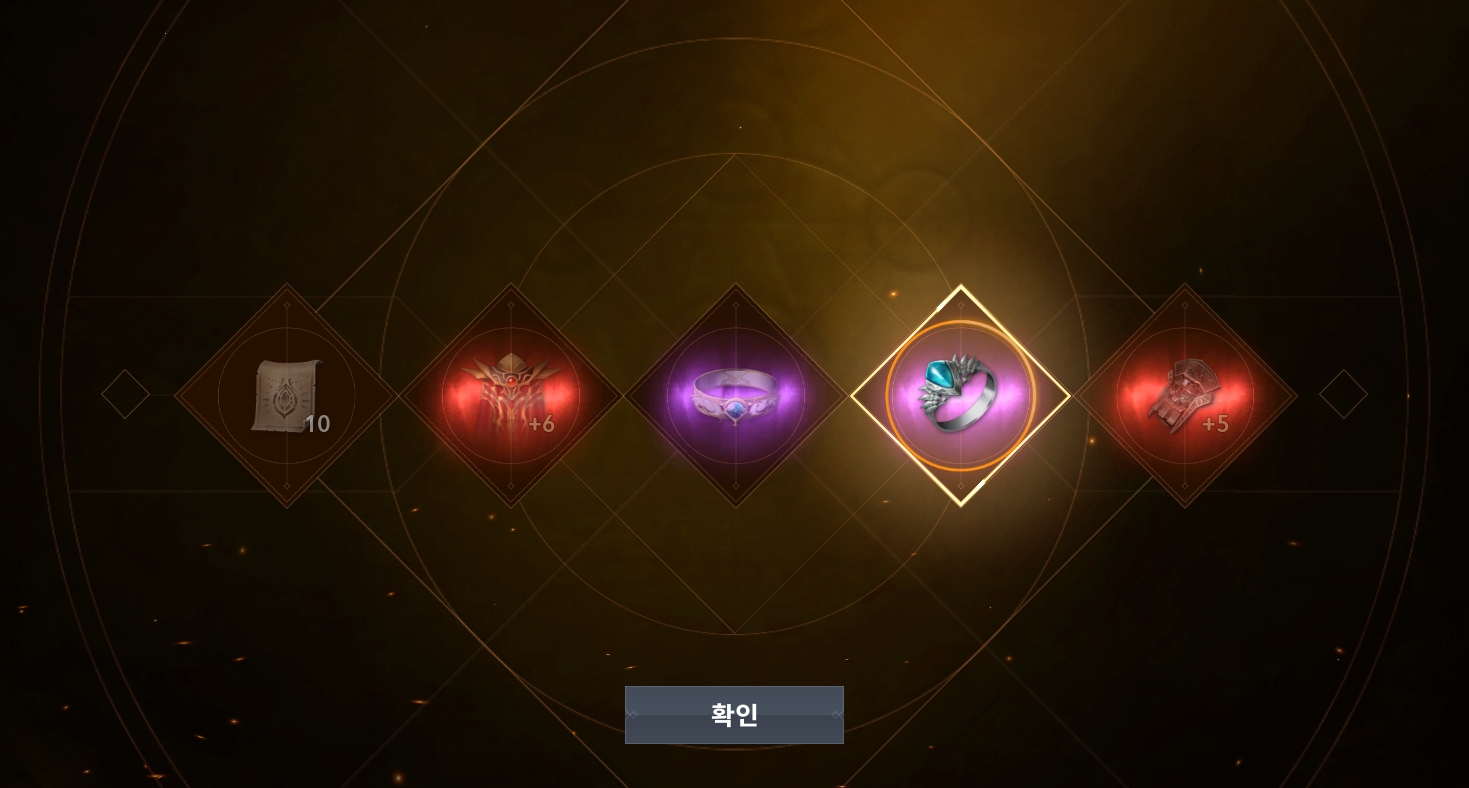Toggle the gauntlet reward slot selection
Viewport: 1469px width, 788px height.
click(x=1186, y=395)
